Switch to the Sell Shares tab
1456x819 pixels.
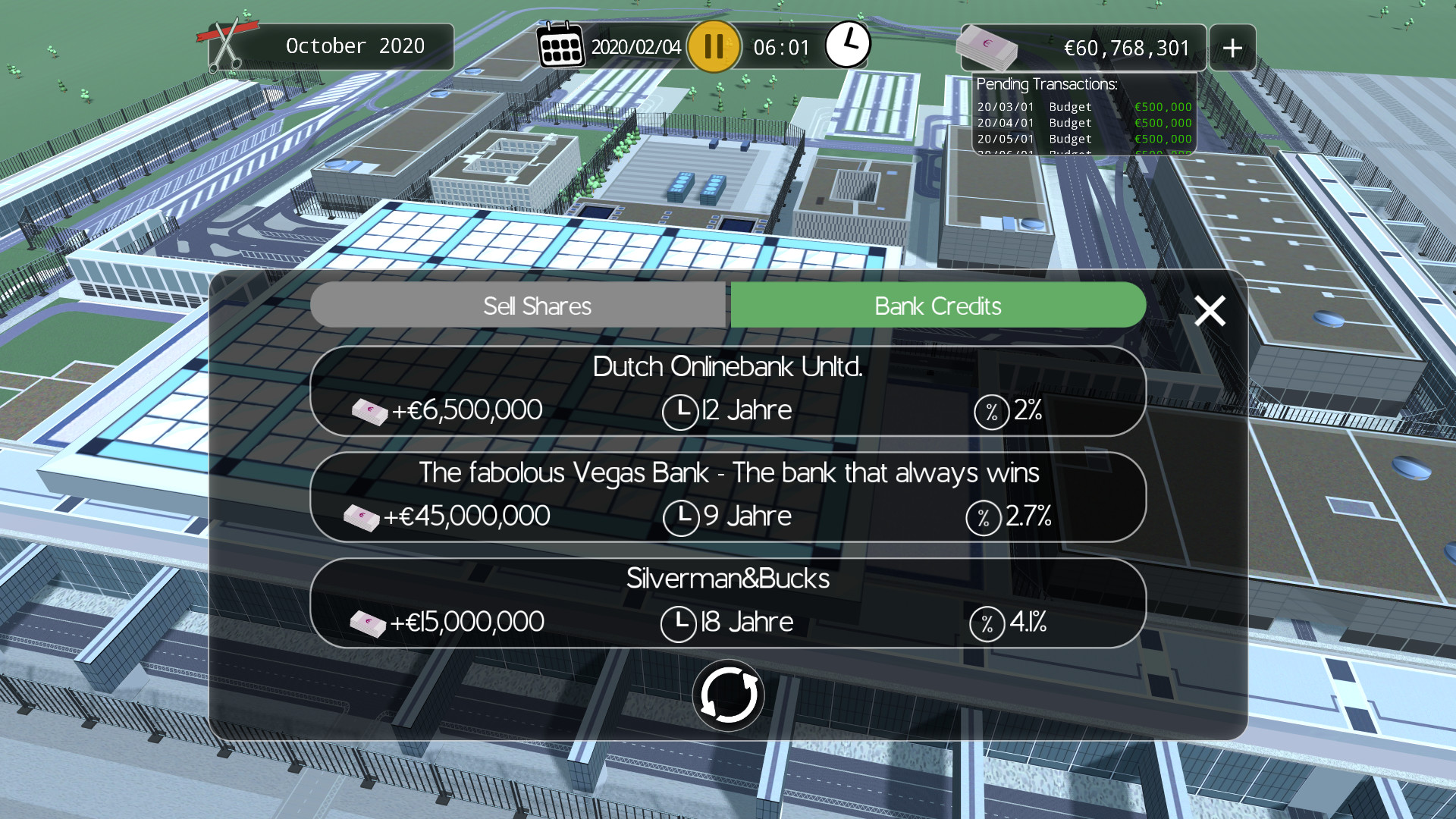[537, 306]
